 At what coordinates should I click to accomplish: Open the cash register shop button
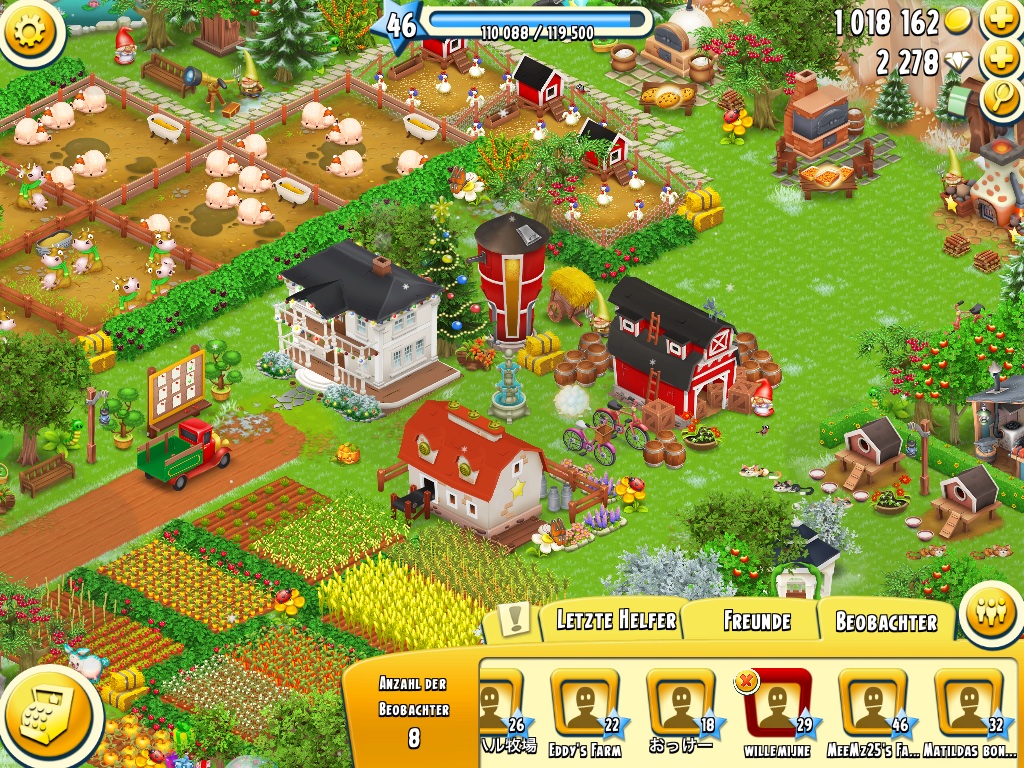coord(50,714)
